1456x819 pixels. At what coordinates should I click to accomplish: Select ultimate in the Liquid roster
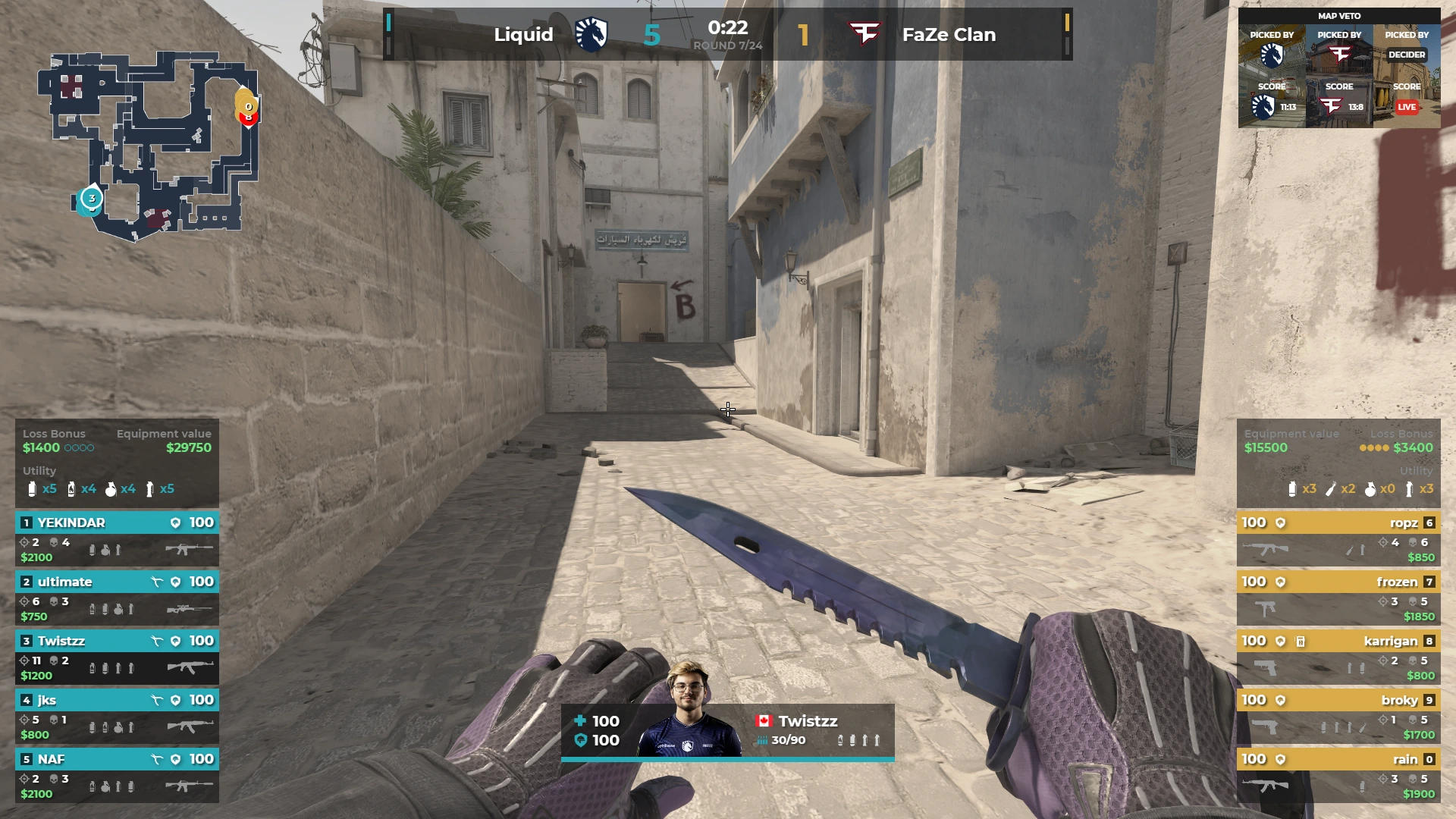click(x=117, y=598)
